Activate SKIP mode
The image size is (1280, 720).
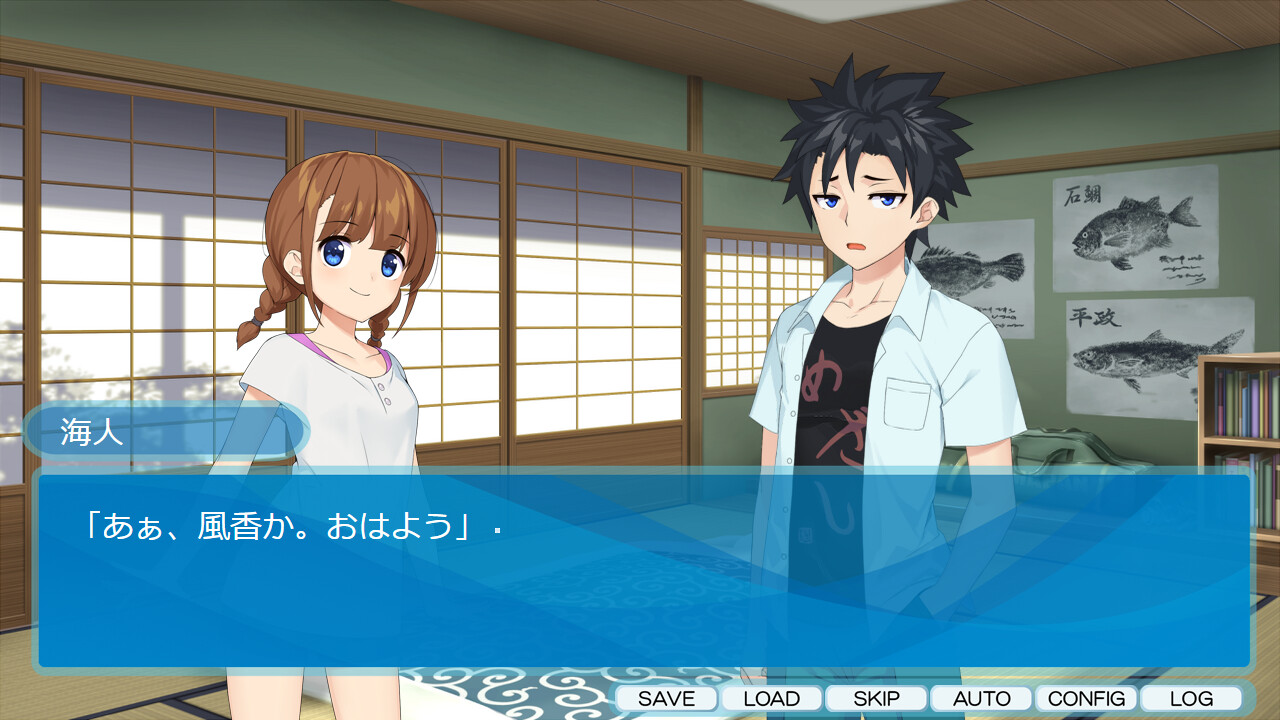[876, 698]
